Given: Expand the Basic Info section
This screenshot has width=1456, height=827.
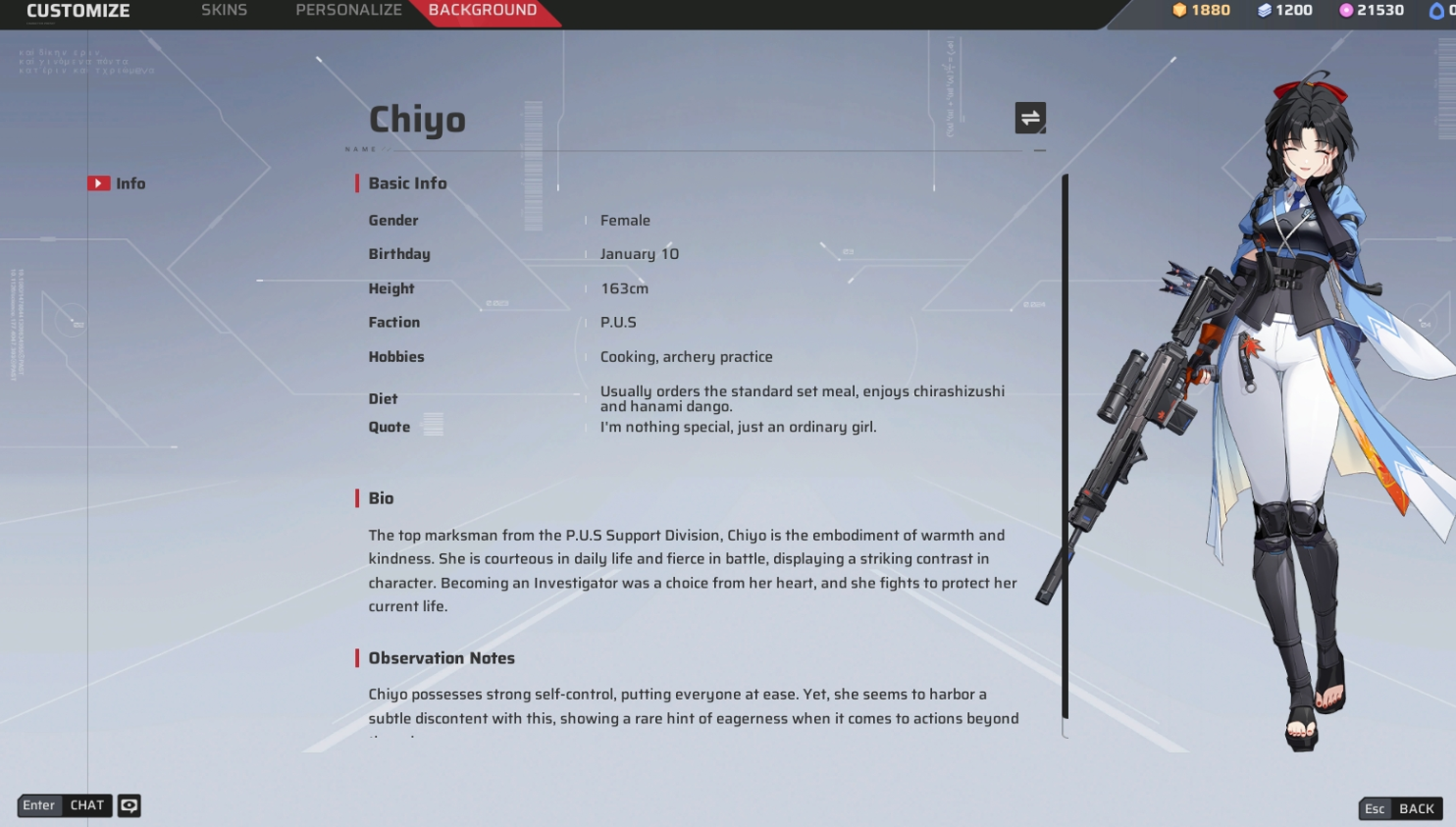Looking at the screenshot, I should pos(407,182).
